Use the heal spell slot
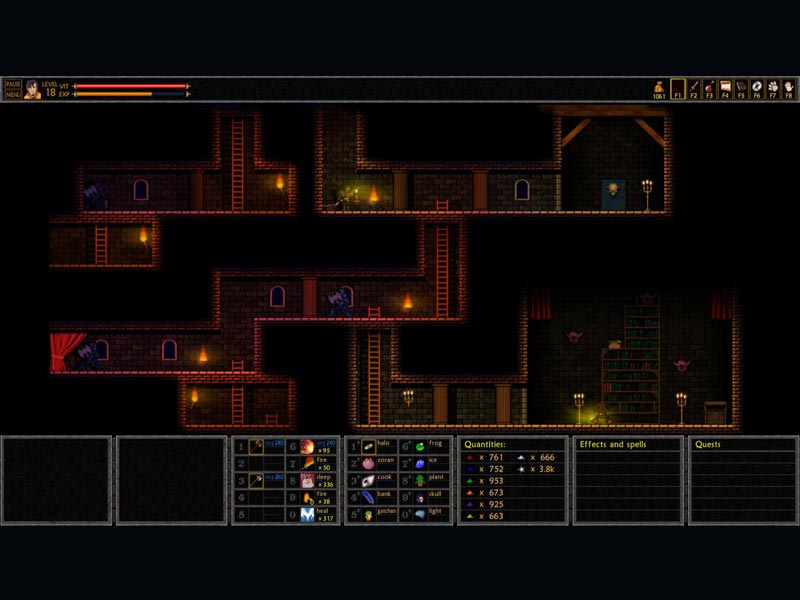 [x=309, y=515]
